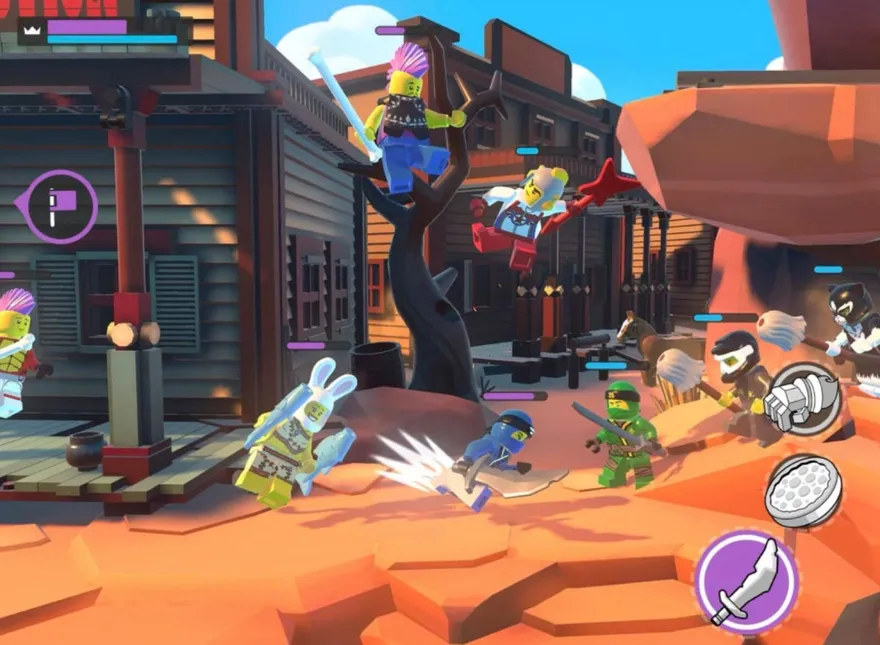The width and height of the screenshot is (880, 645).
Task: Activate the rocket fist power-up button
Action: click(x=802, y=400)
